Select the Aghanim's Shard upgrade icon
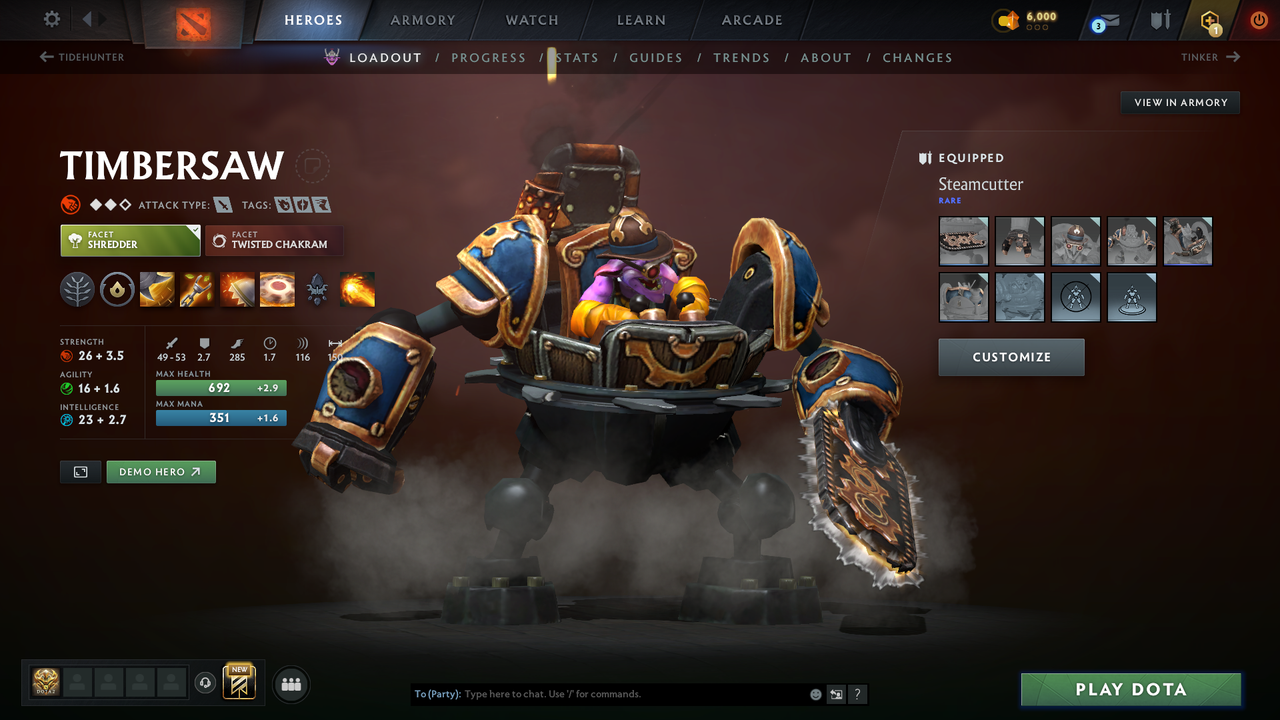The image size is (1280, 720). click(317, 289)
